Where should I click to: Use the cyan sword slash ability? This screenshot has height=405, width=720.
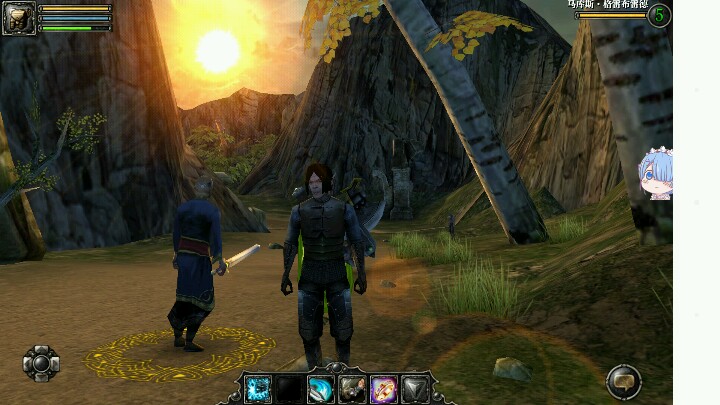pyautogui.click(x=321, y=389)
